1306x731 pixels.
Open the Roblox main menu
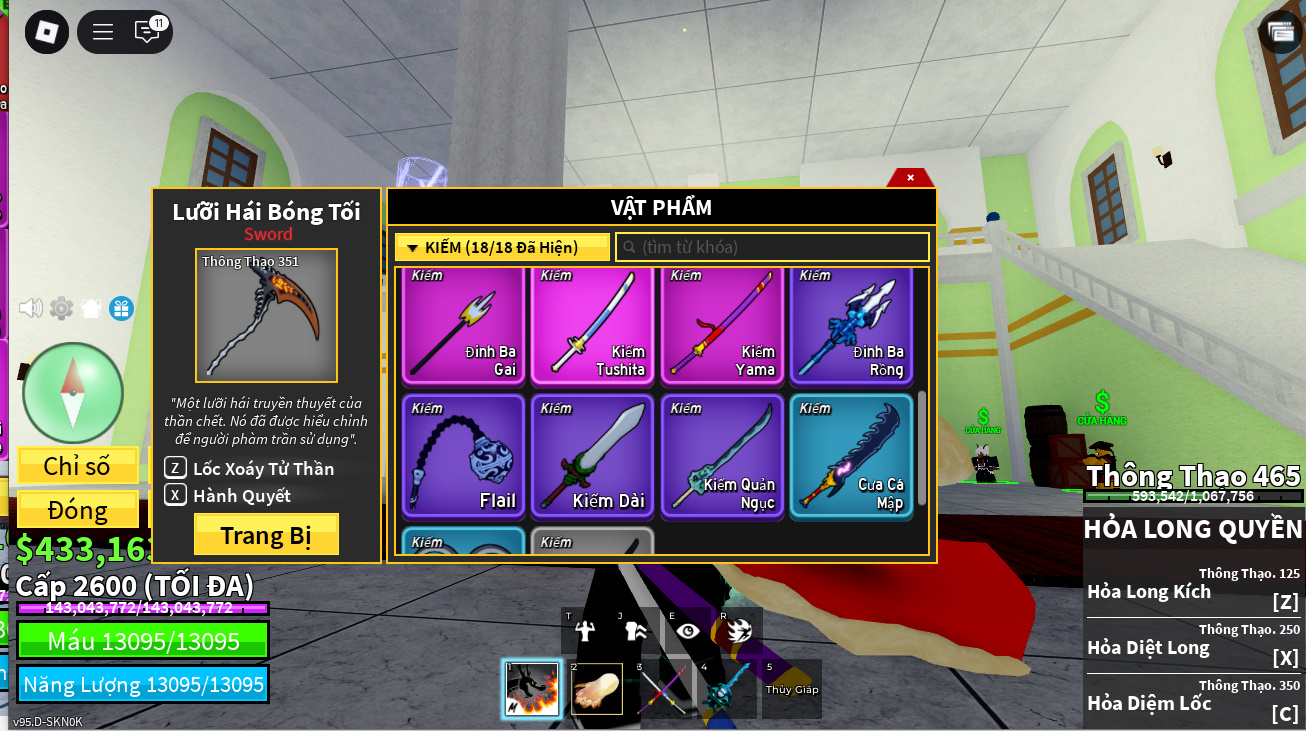pos(47,32)
